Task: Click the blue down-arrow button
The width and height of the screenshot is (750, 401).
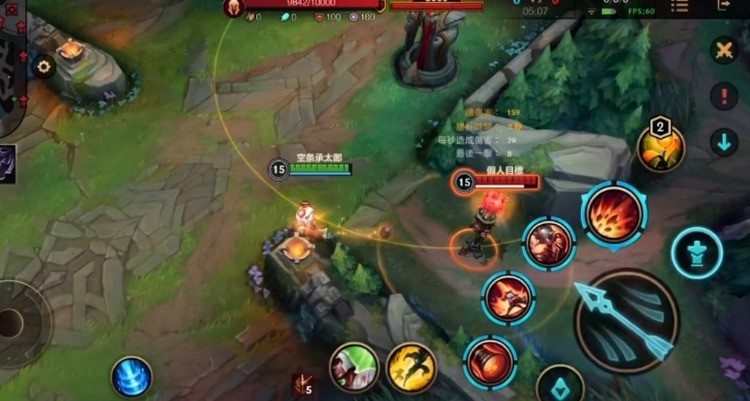Action: tap(724, 142)
